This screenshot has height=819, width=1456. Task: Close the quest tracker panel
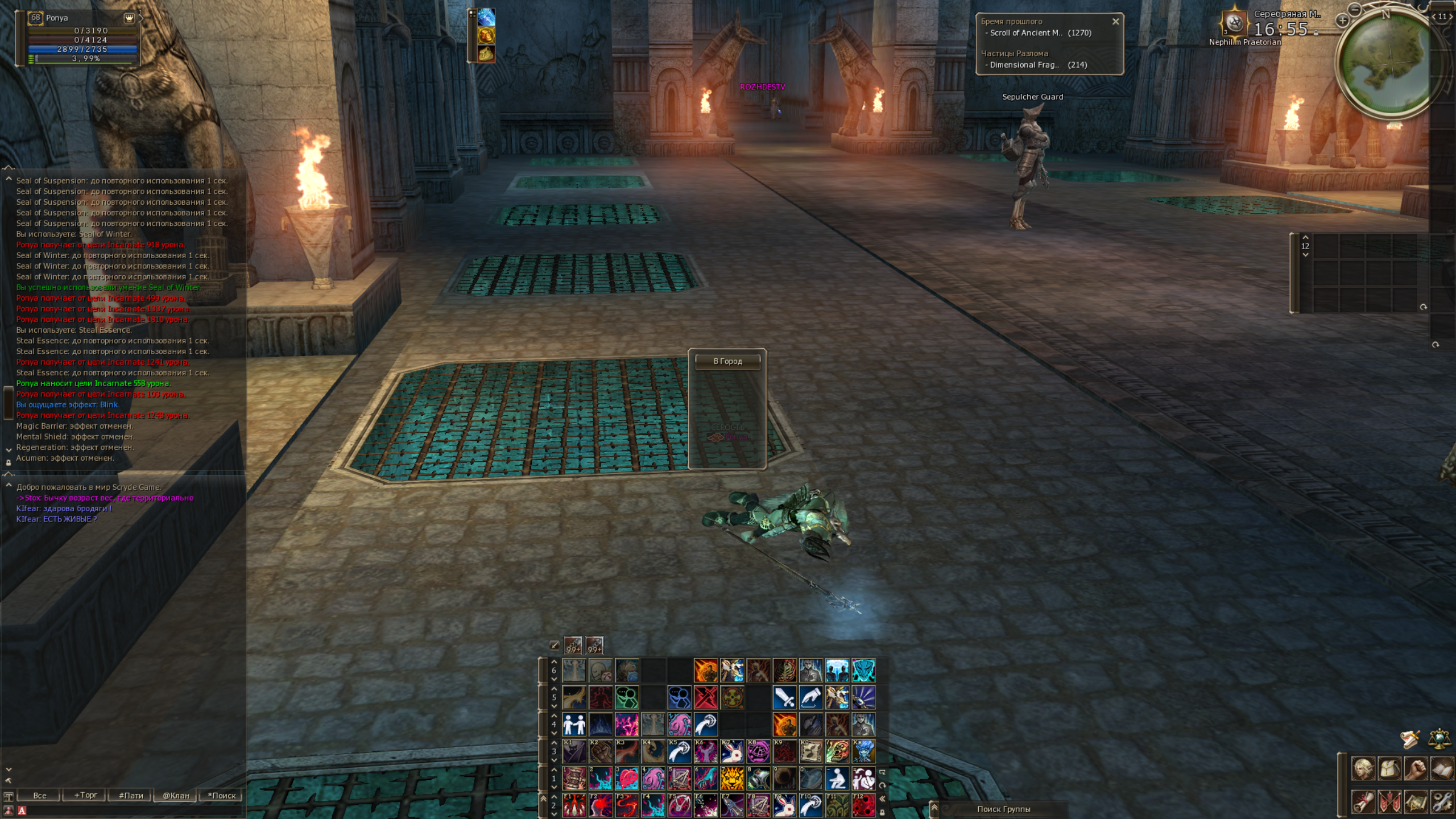[1115, 22]
